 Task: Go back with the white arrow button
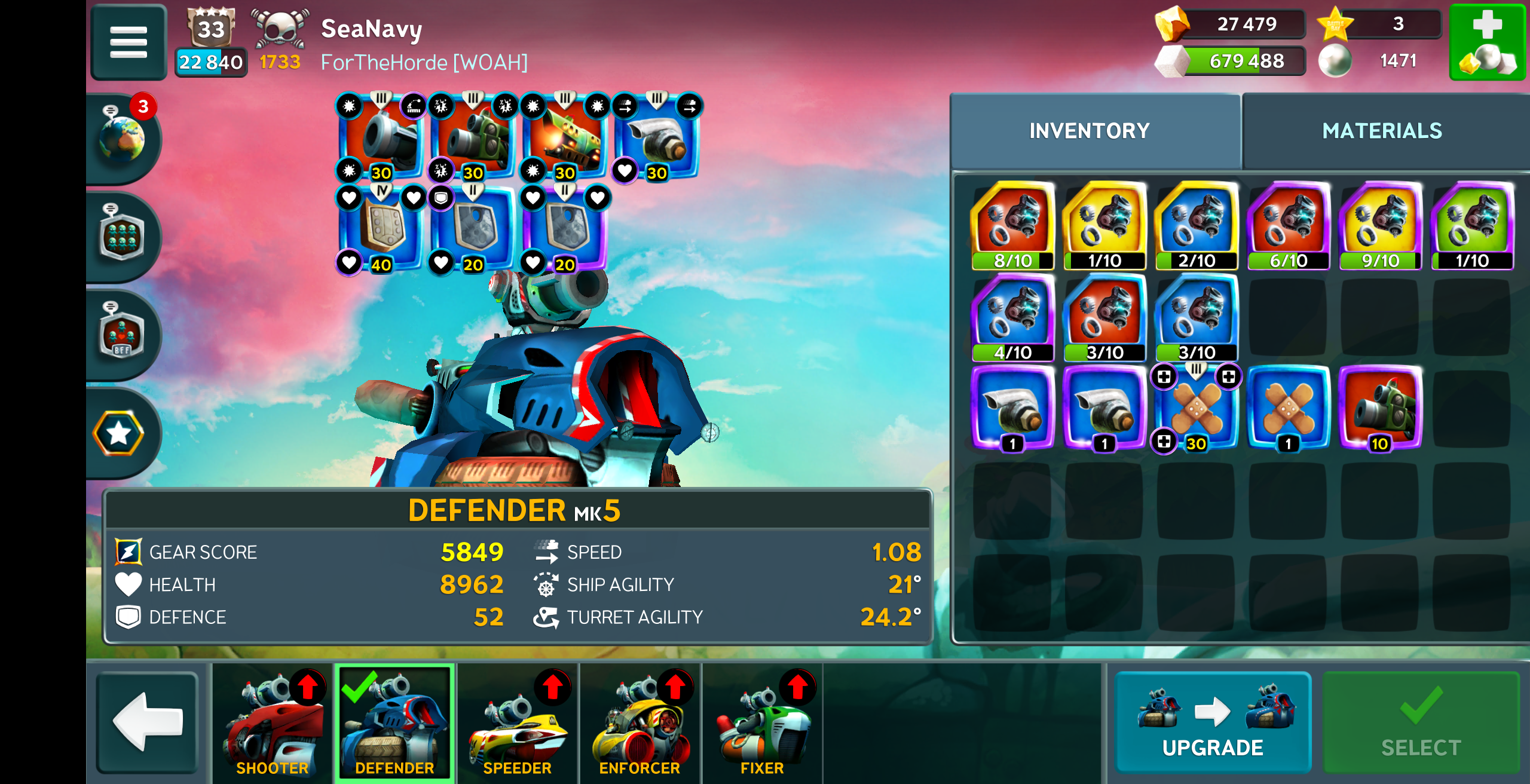147,721
